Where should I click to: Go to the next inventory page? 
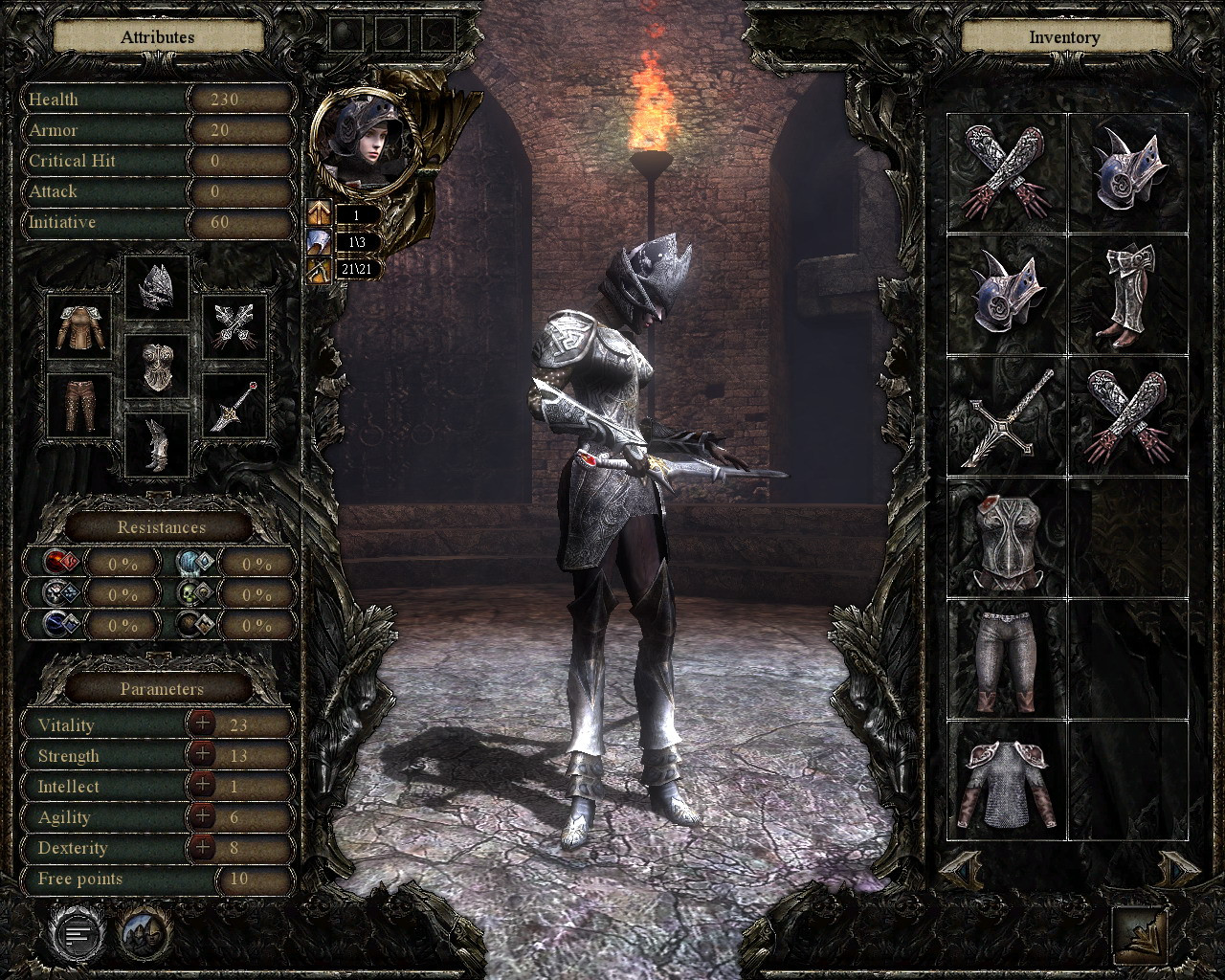(1179, 867)
